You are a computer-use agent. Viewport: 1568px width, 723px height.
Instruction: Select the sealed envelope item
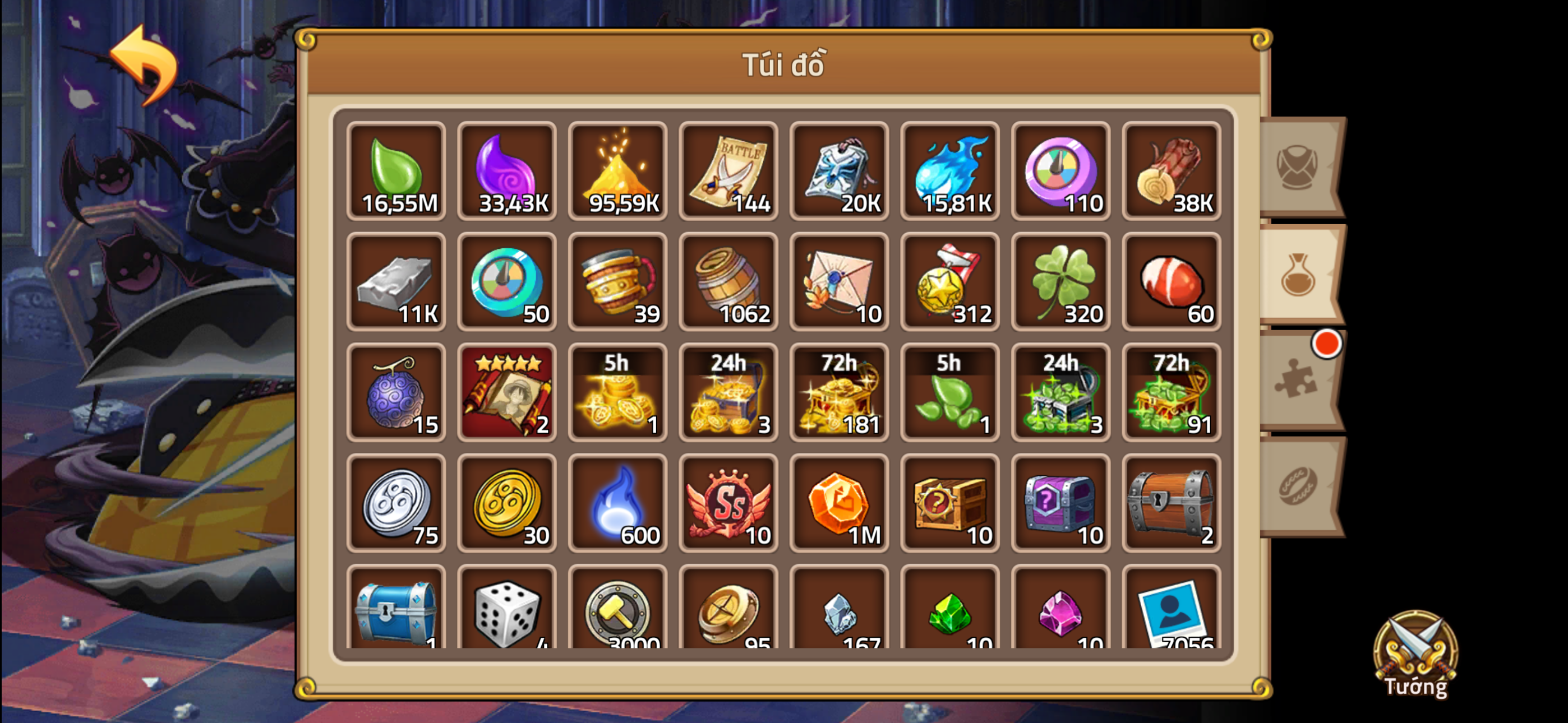(x=839, y=282)
